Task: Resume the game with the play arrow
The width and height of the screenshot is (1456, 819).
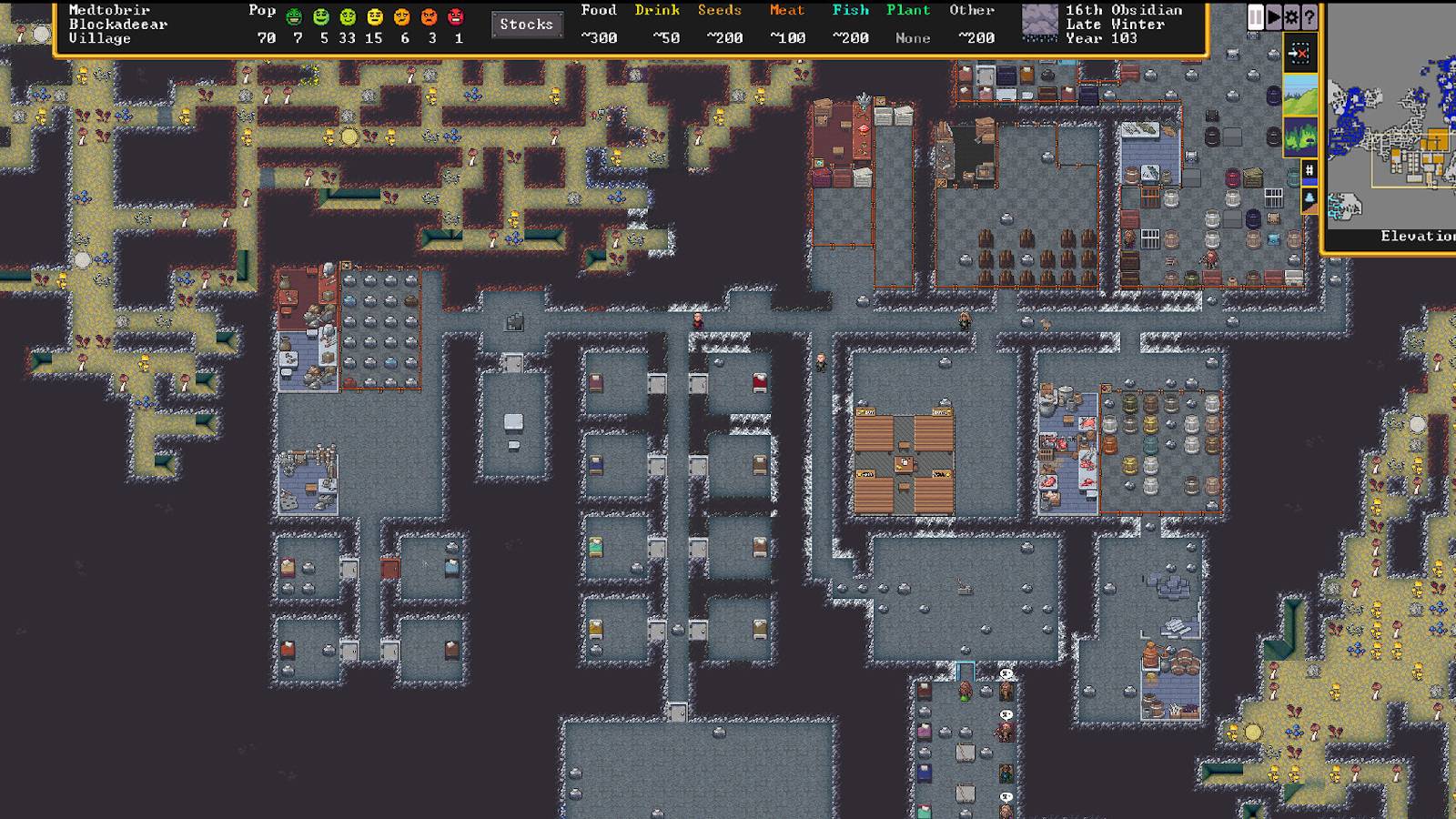Action: point(1273,15)
